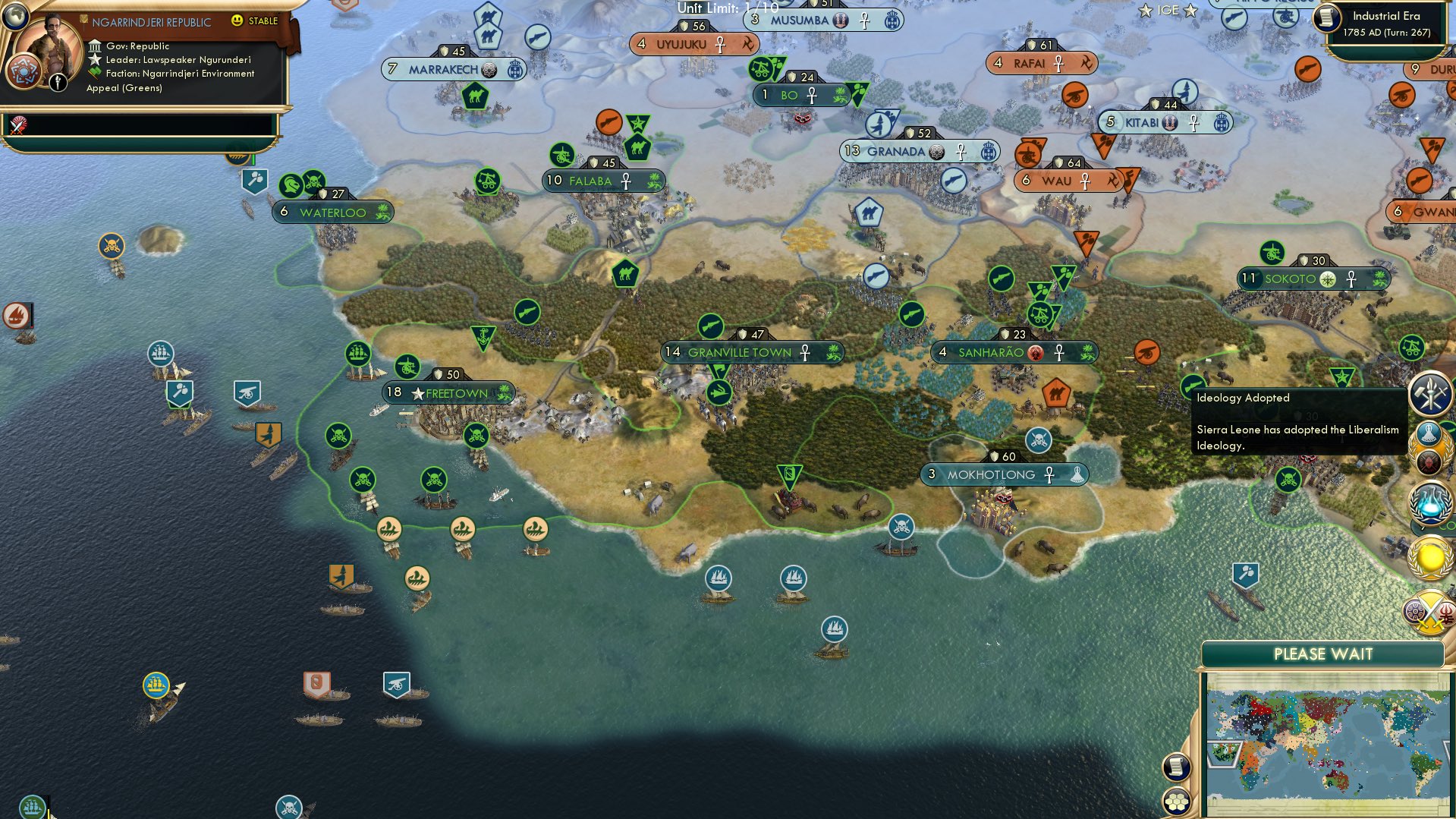Viewport: 1456px width, 819px height.
Task: Click the Mokhotlong city banner
Action: coord(1005,474)
